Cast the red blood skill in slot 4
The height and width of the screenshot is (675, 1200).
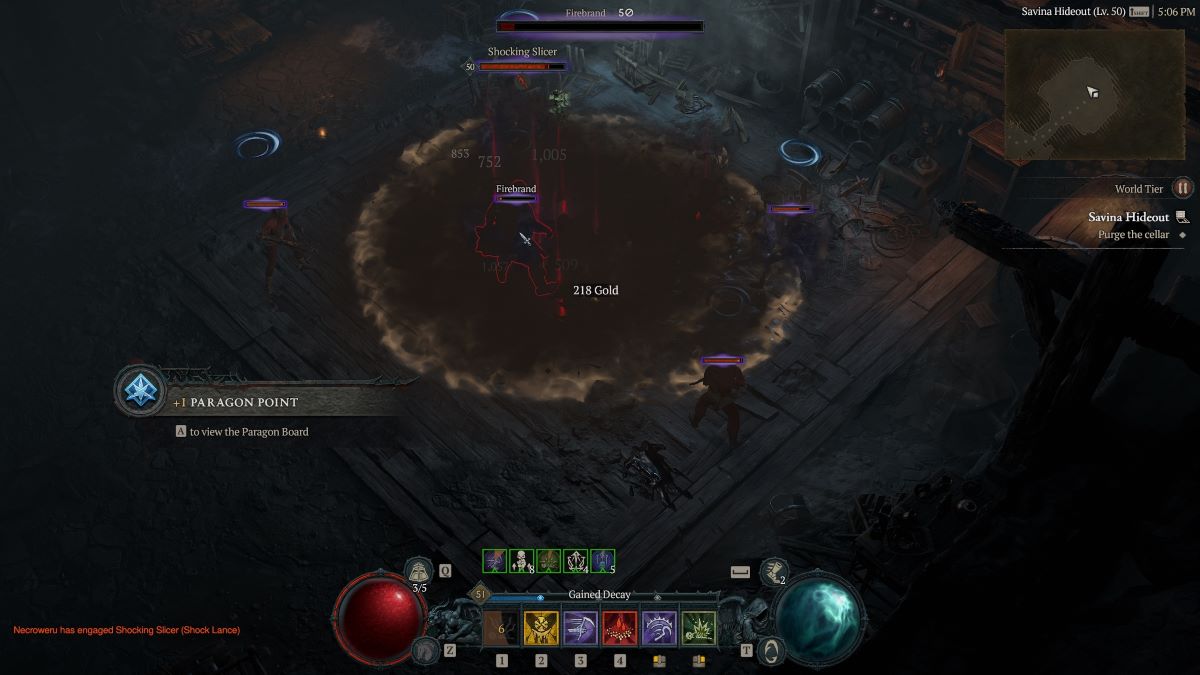[x=620, y=629]
